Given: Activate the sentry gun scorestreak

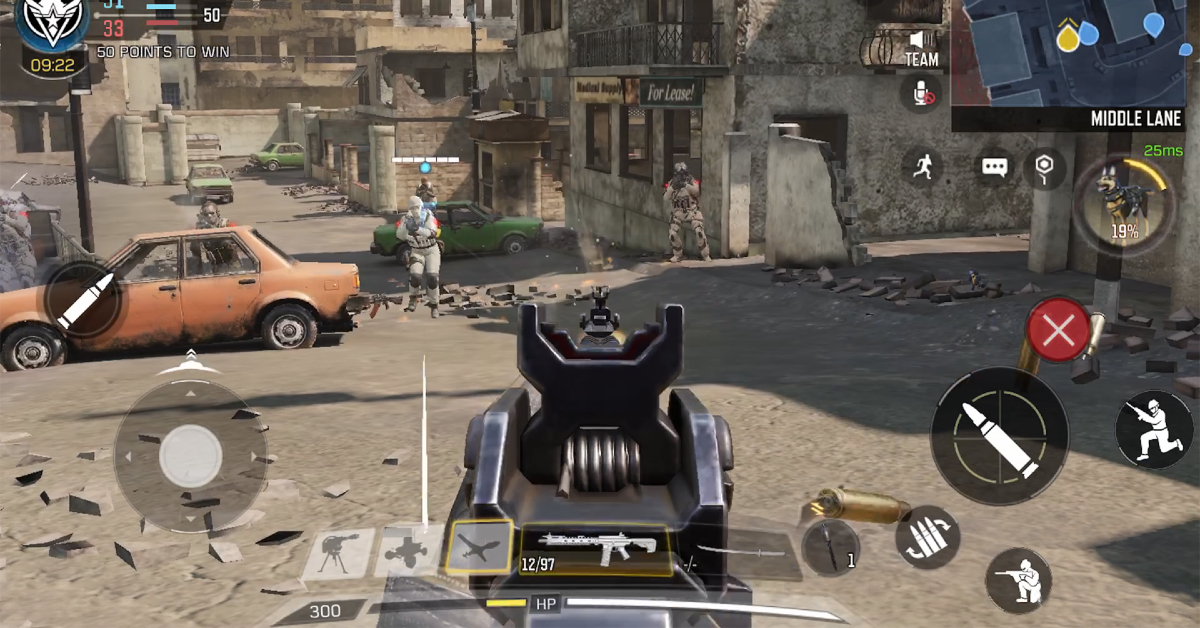Looking at the screenshot, I should tap(338, 553).
